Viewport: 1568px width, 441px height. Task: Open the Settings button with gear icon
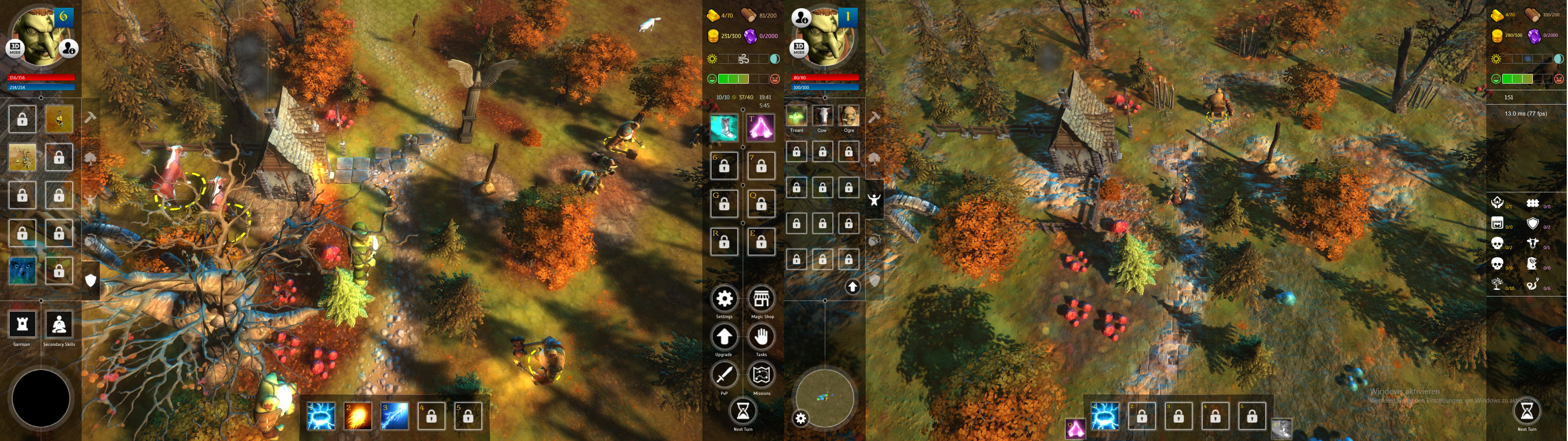[x=724, y=299]
